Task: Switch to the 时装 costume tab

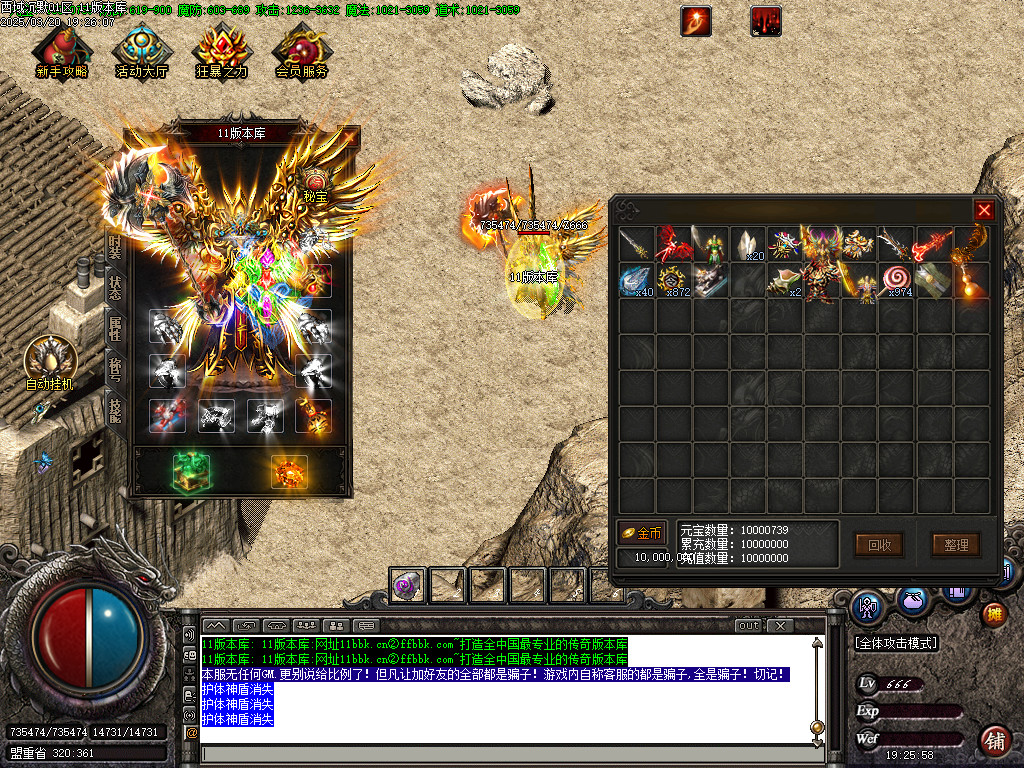Action: [x=114, y=249]
